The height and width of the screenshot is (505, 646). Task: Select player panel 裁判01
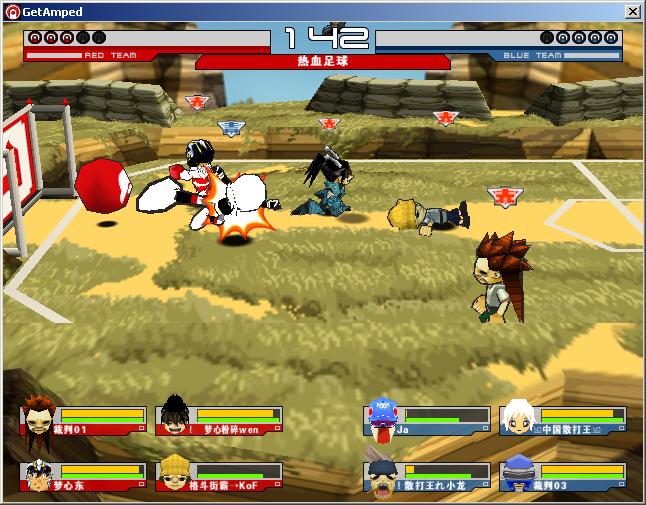[82, 420]
